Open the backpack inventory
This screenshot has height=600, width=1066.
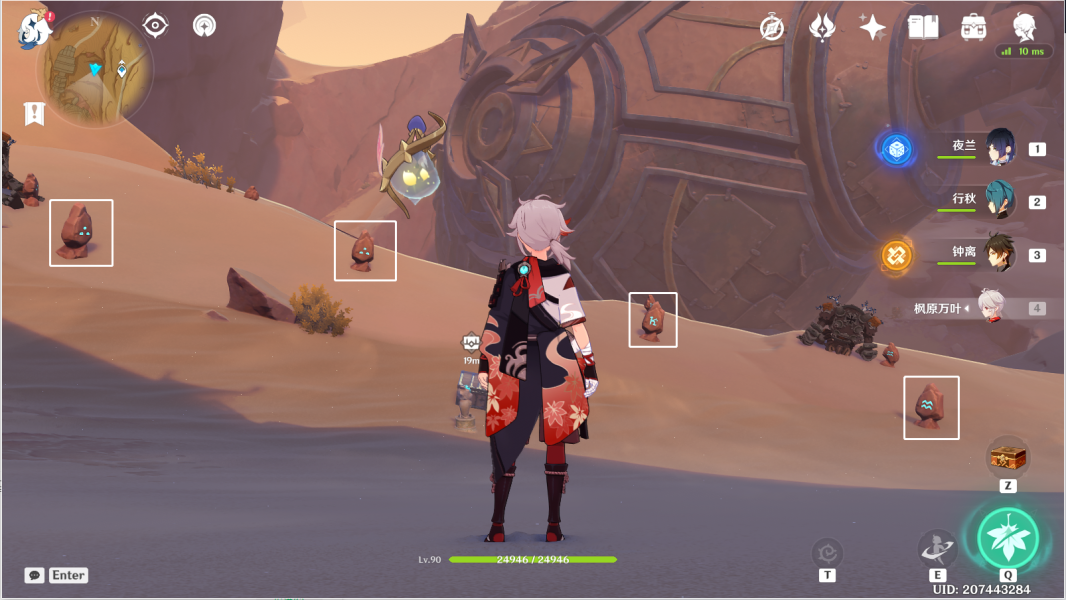click(972, 27)
